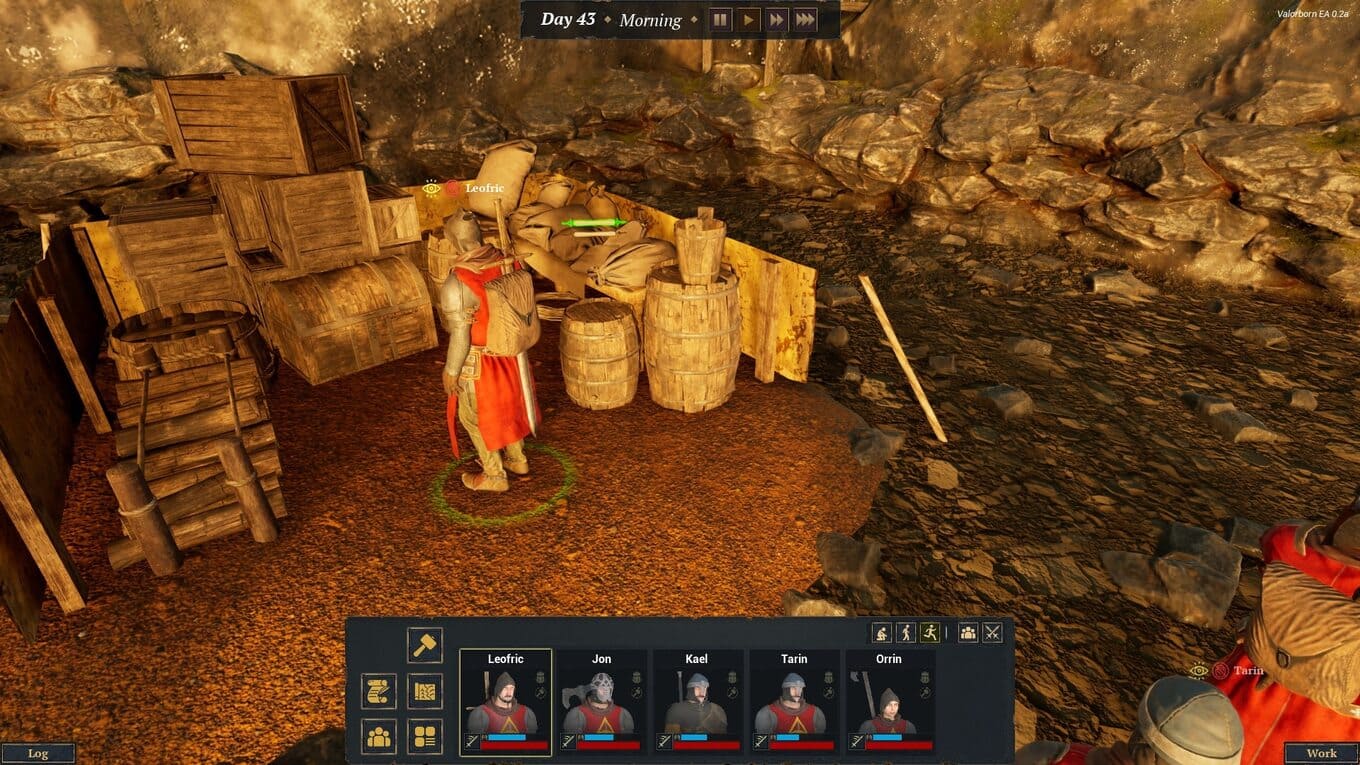Open the hammer build menu
Viewport: 1360px width, 765px height.
point(425,645)
